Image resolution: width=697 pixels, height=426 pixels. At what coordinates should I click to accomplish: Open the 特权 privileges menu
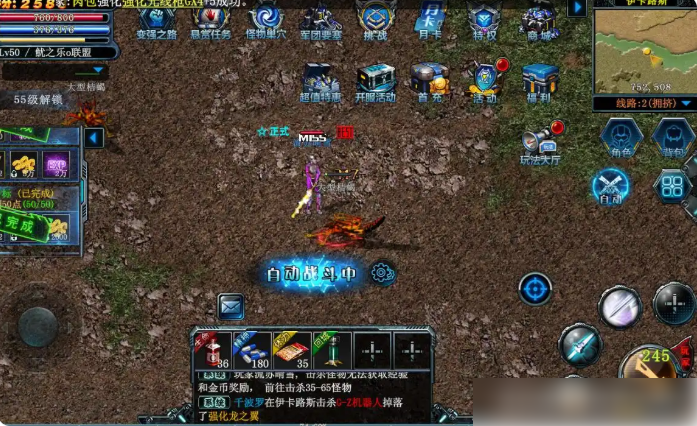click(485, 19)
